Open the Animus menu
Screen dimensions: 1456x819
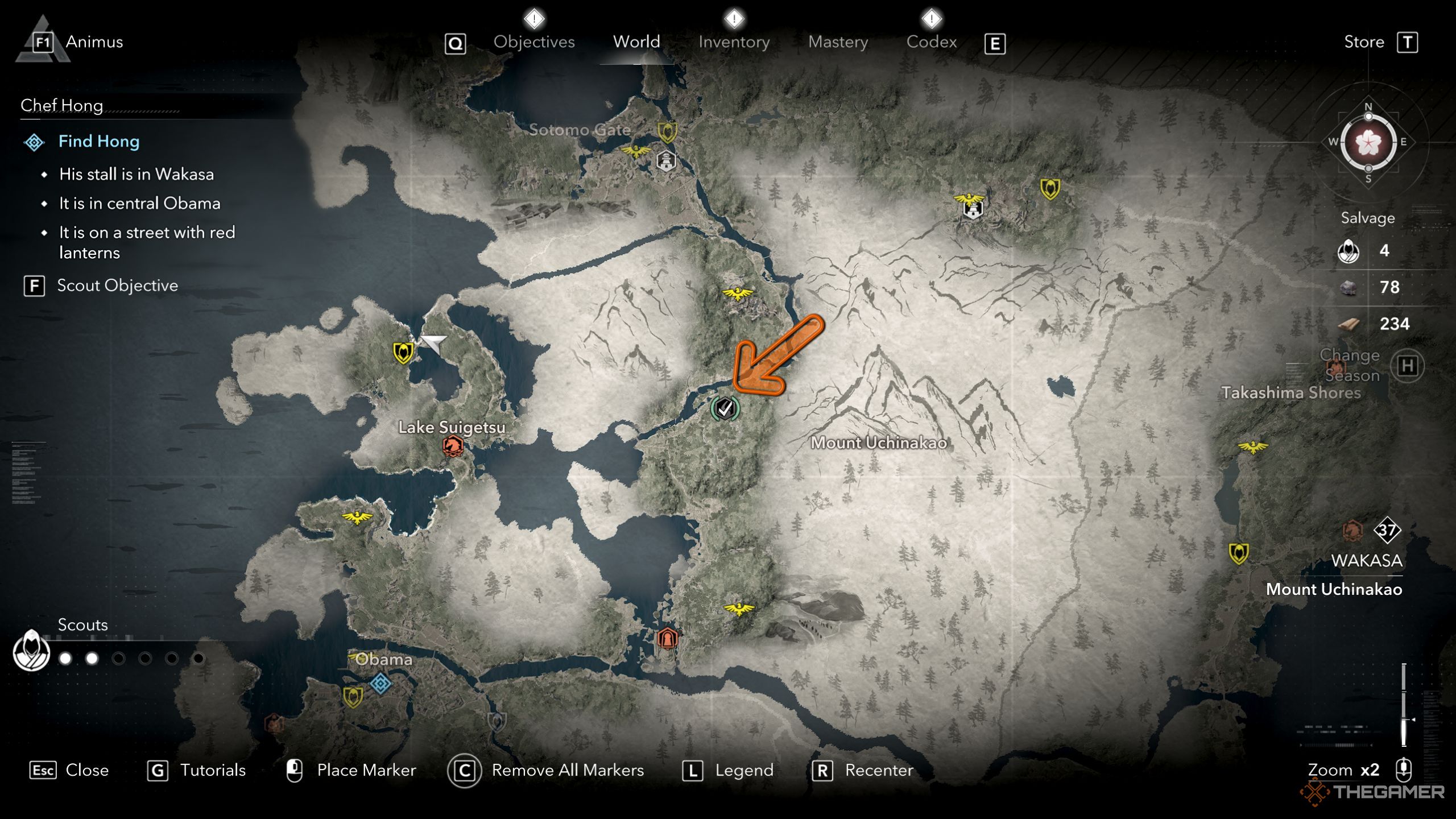(94, 42)
